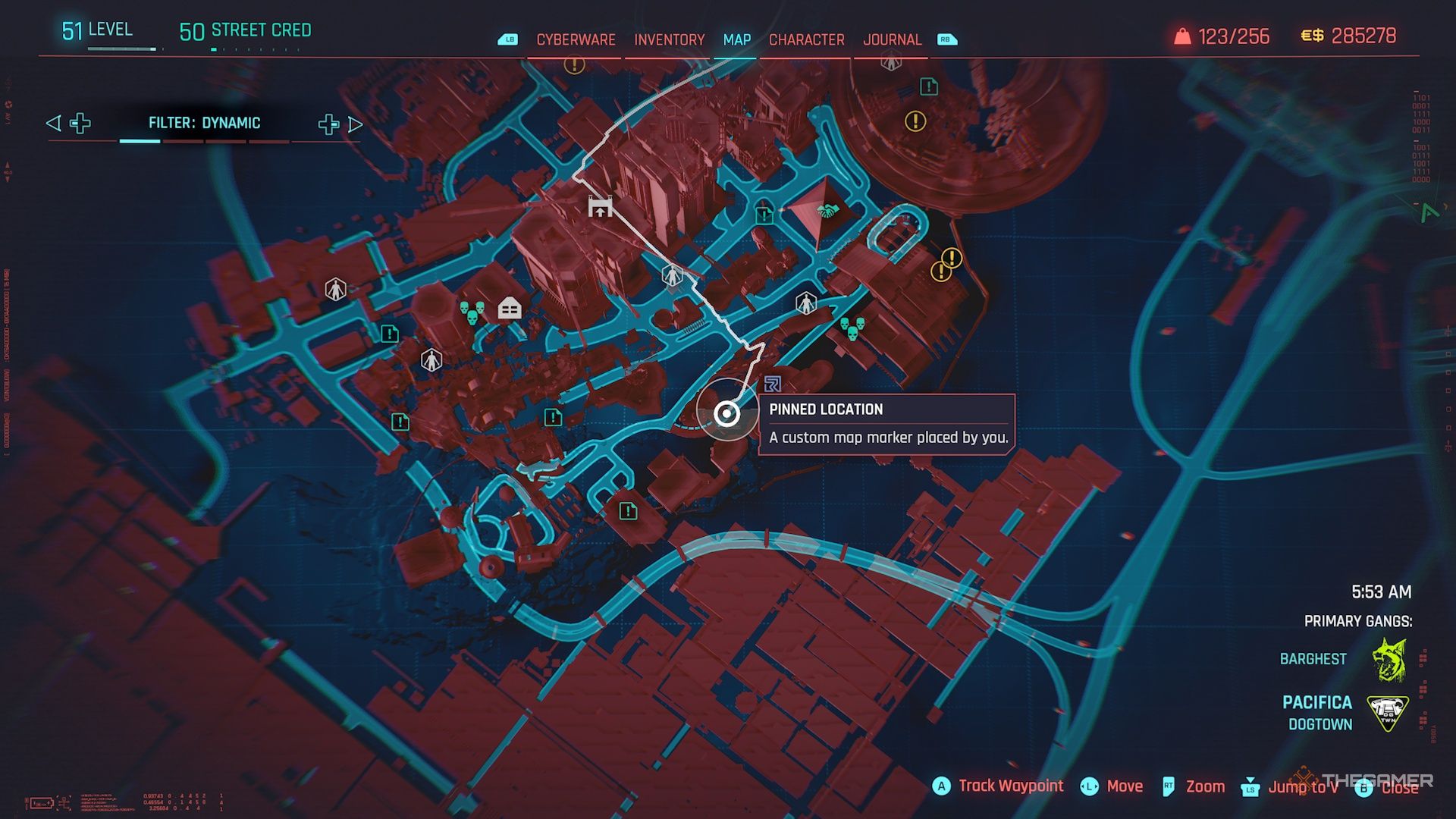Cycle map filter with the right arrow
The height and width of the screenshot is (819, 1456).
click(356, 124)
